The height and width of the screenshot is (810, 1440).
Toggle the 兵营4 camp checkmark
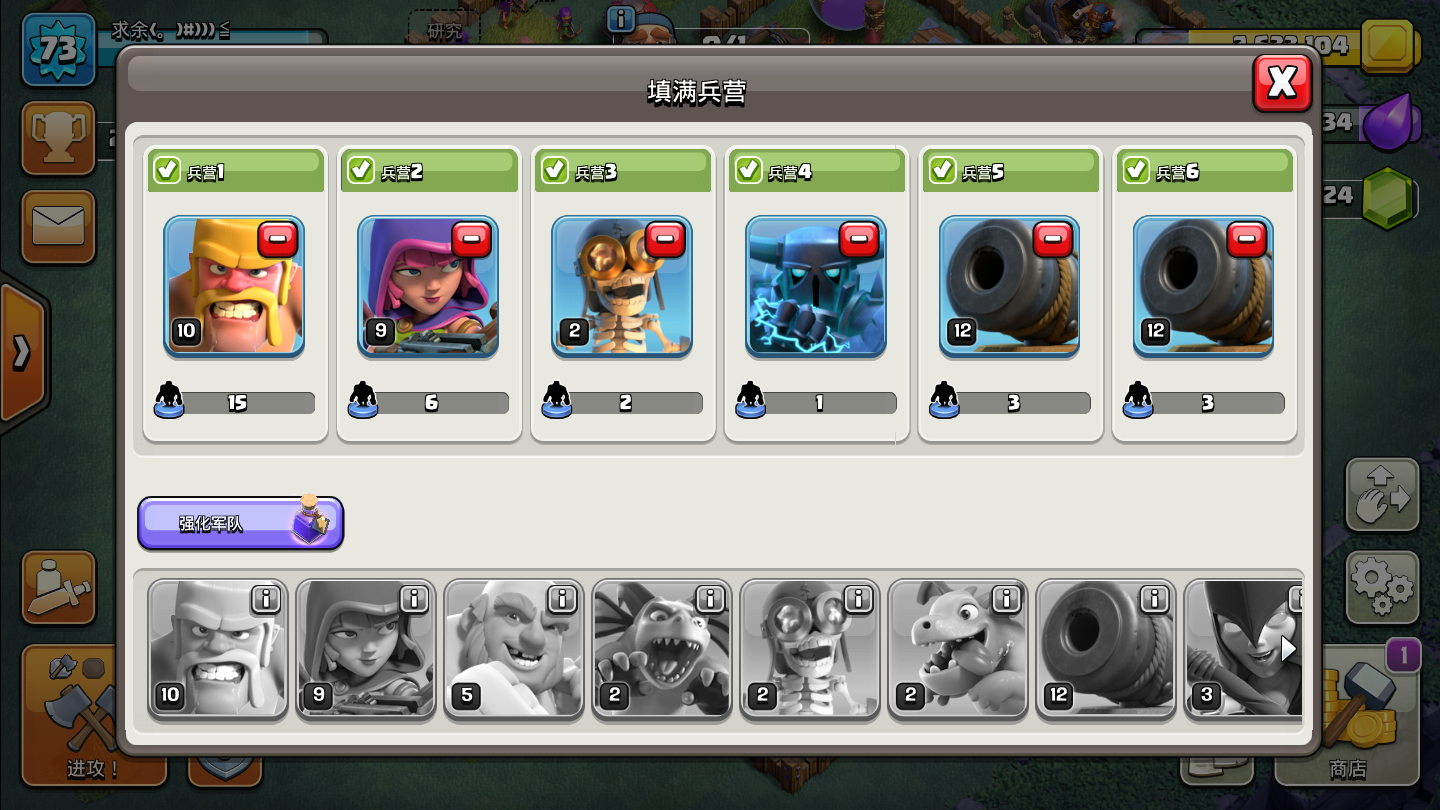[749, 170]
